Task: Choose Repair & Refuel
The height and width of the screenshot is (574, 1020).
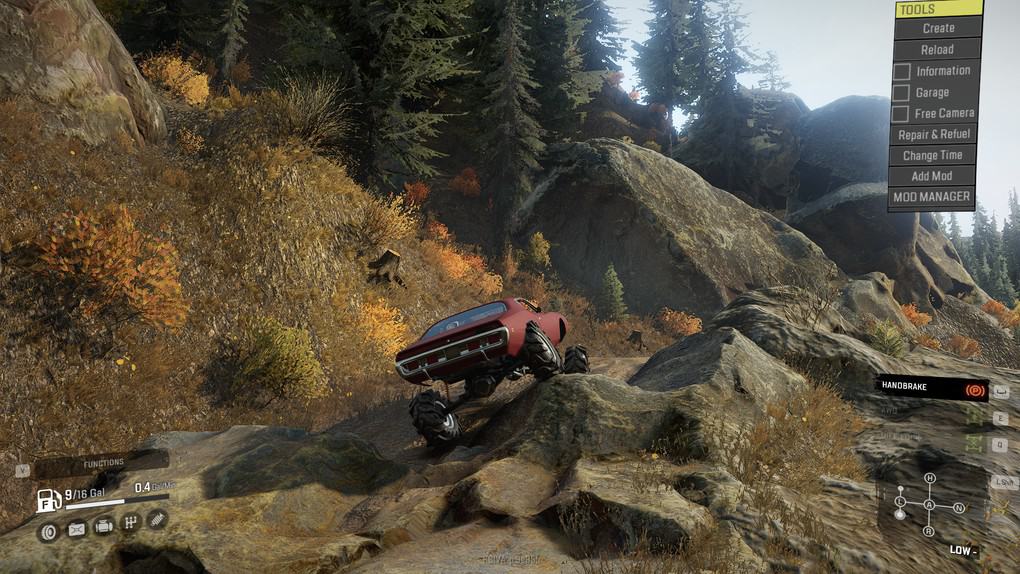Action: [933, 134]
